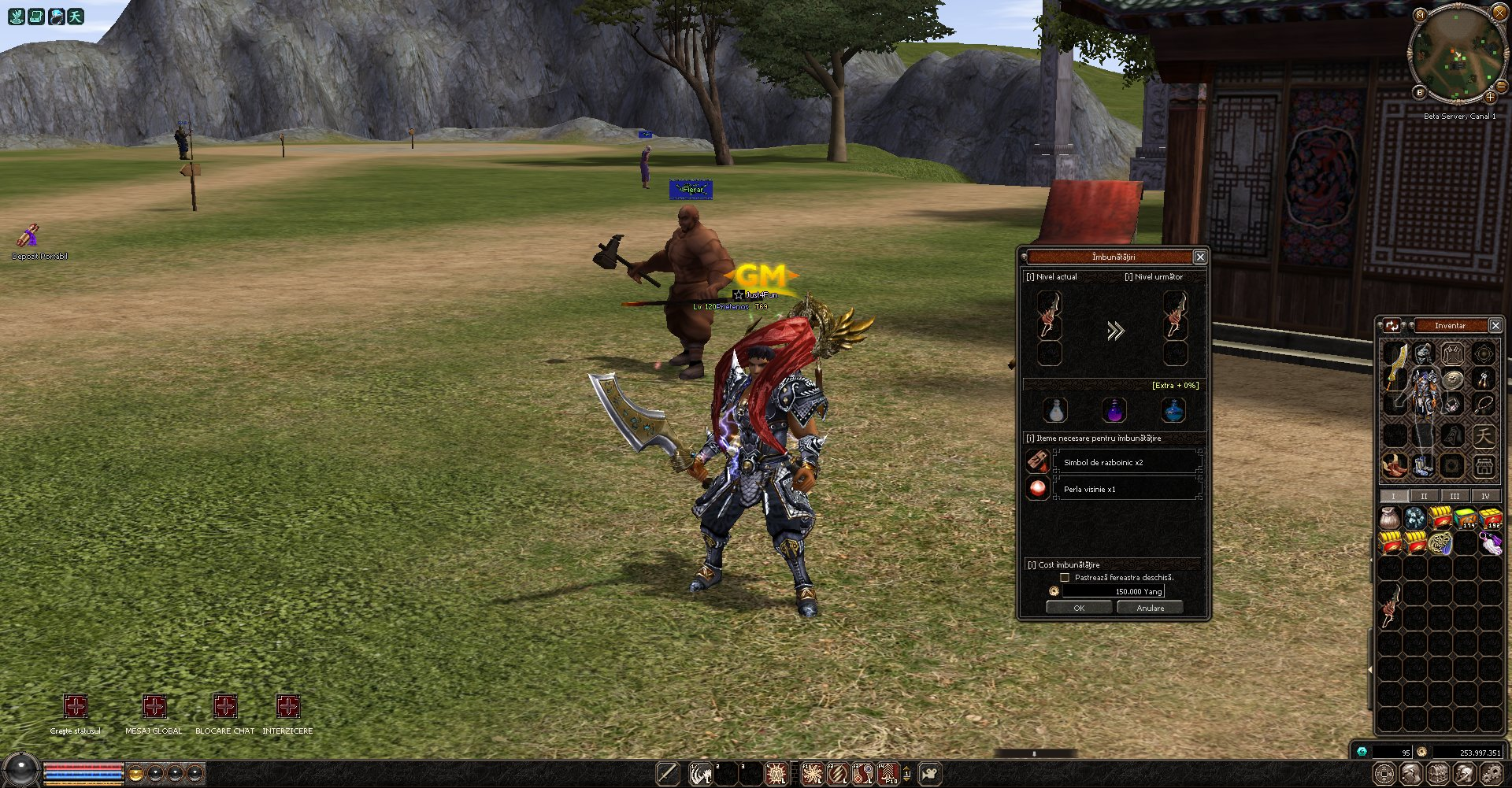Image resolution: width=1512 pixels, height=788 pixels.
Task: Click the Perla visinie material icon
Action: click(x=1038, y=489)
